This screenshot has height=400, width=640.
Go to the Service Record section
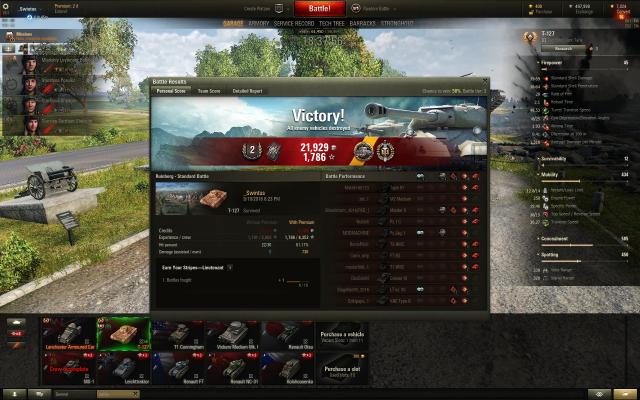tap(293, 21)
